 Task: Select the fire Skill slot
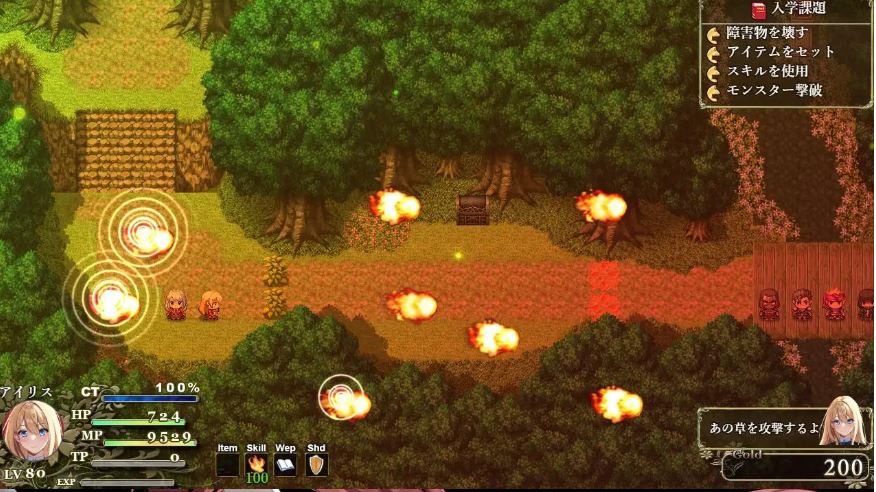tap(257, 464)
